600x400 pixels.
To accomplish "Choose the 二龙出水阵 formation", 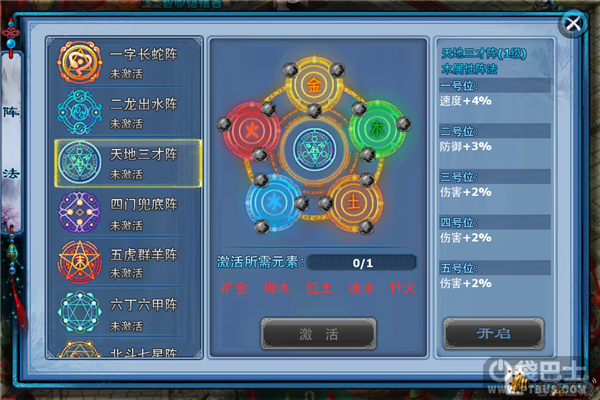I will tap(128, 114).
